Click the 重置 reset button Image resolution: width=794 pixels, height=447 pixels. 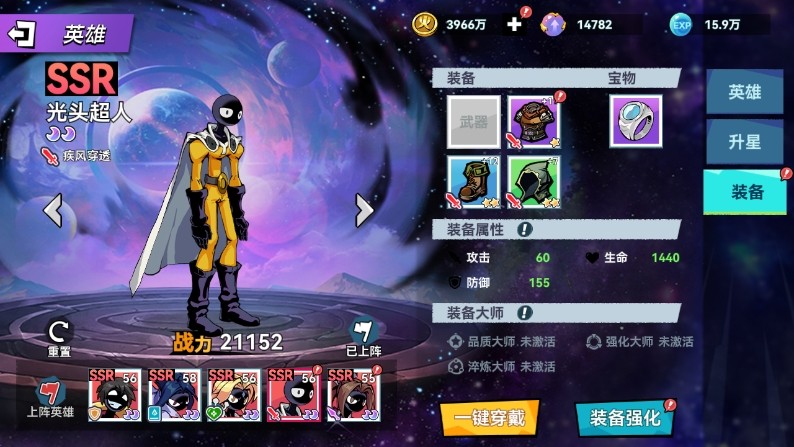[59, 337]
